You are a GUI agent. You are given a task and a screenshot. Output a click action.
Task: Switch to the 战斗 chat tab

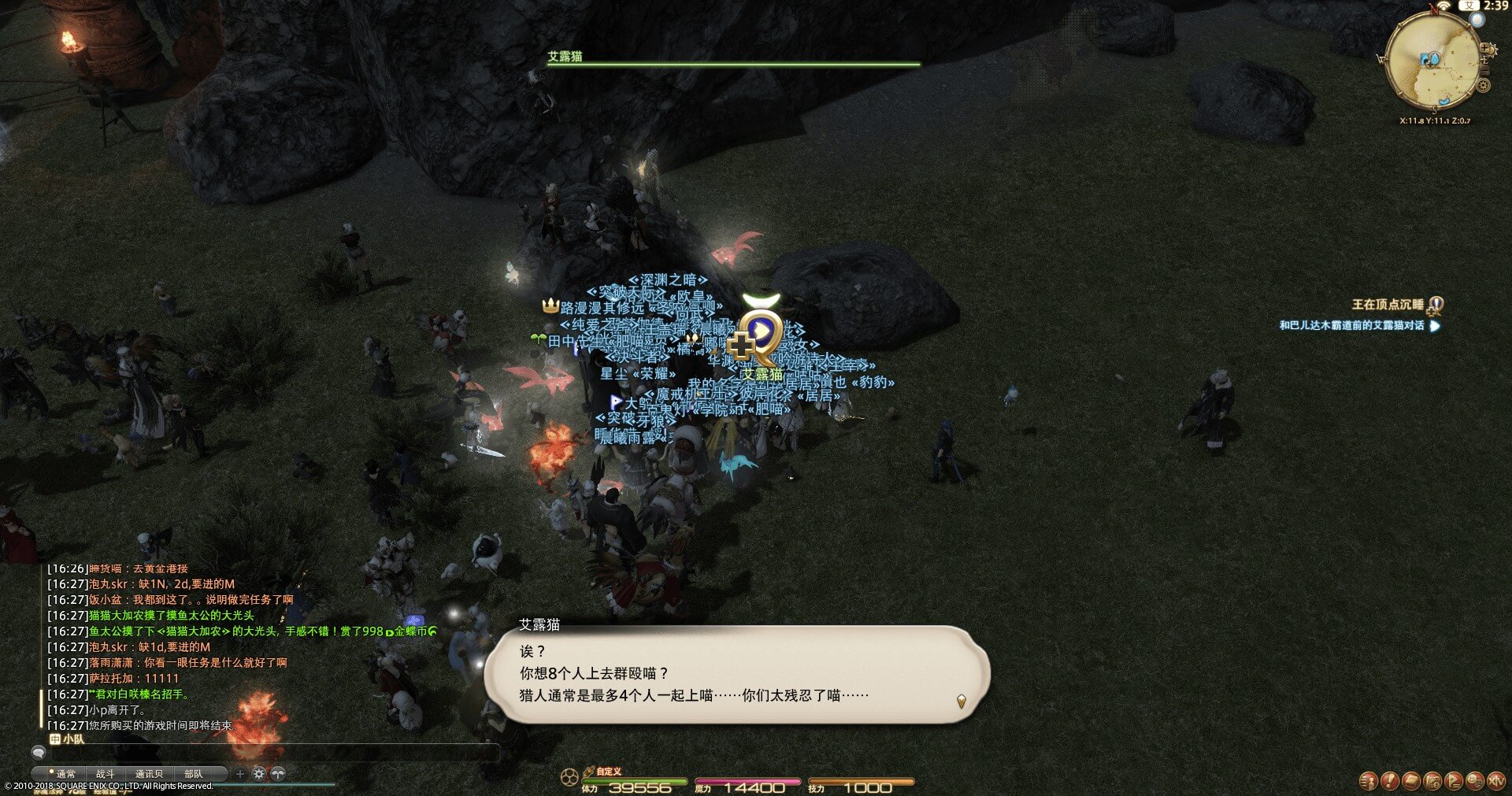106,774
